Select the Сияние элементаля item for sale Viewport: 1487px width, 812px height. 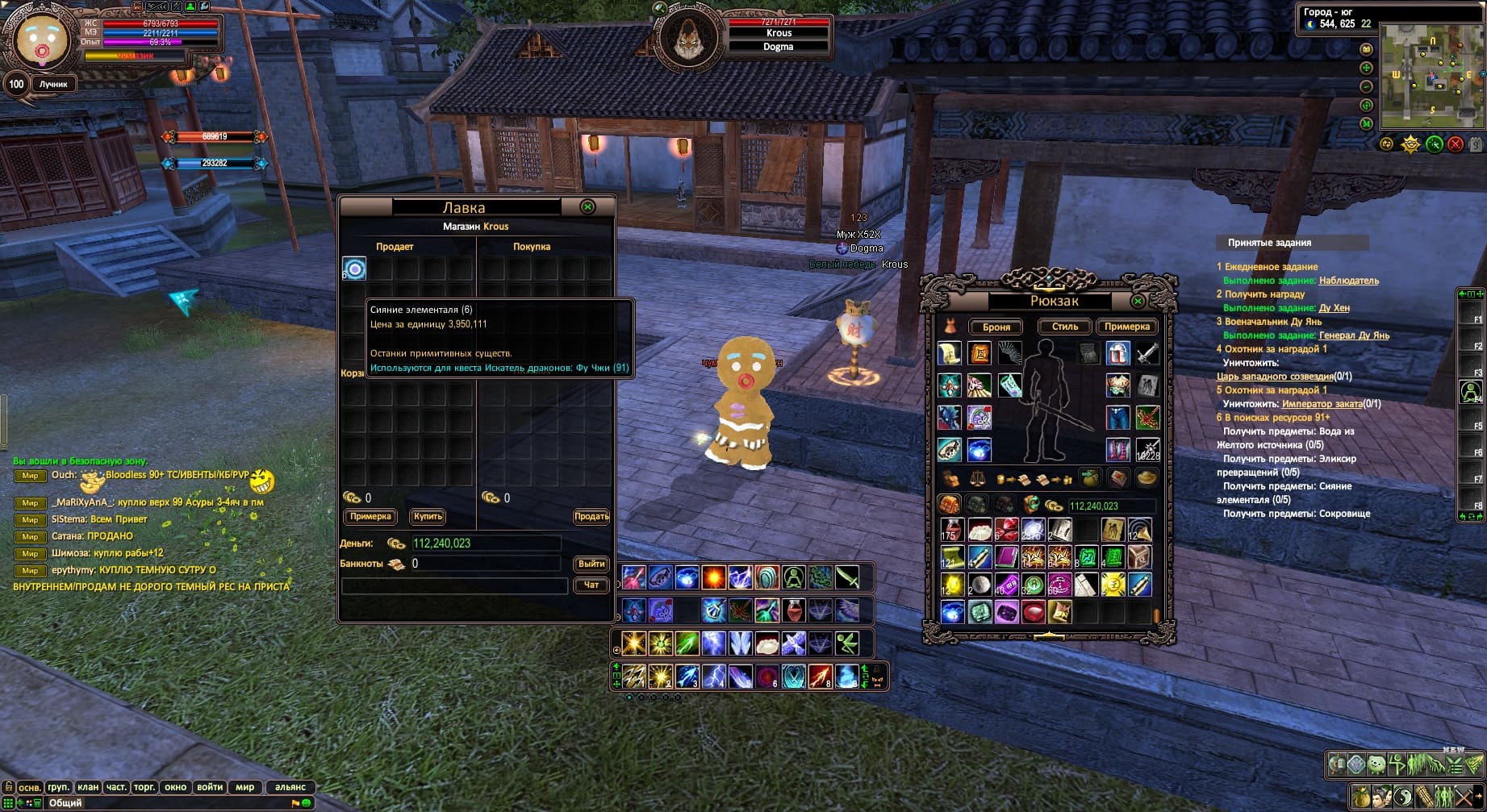(x=354, y=269)
